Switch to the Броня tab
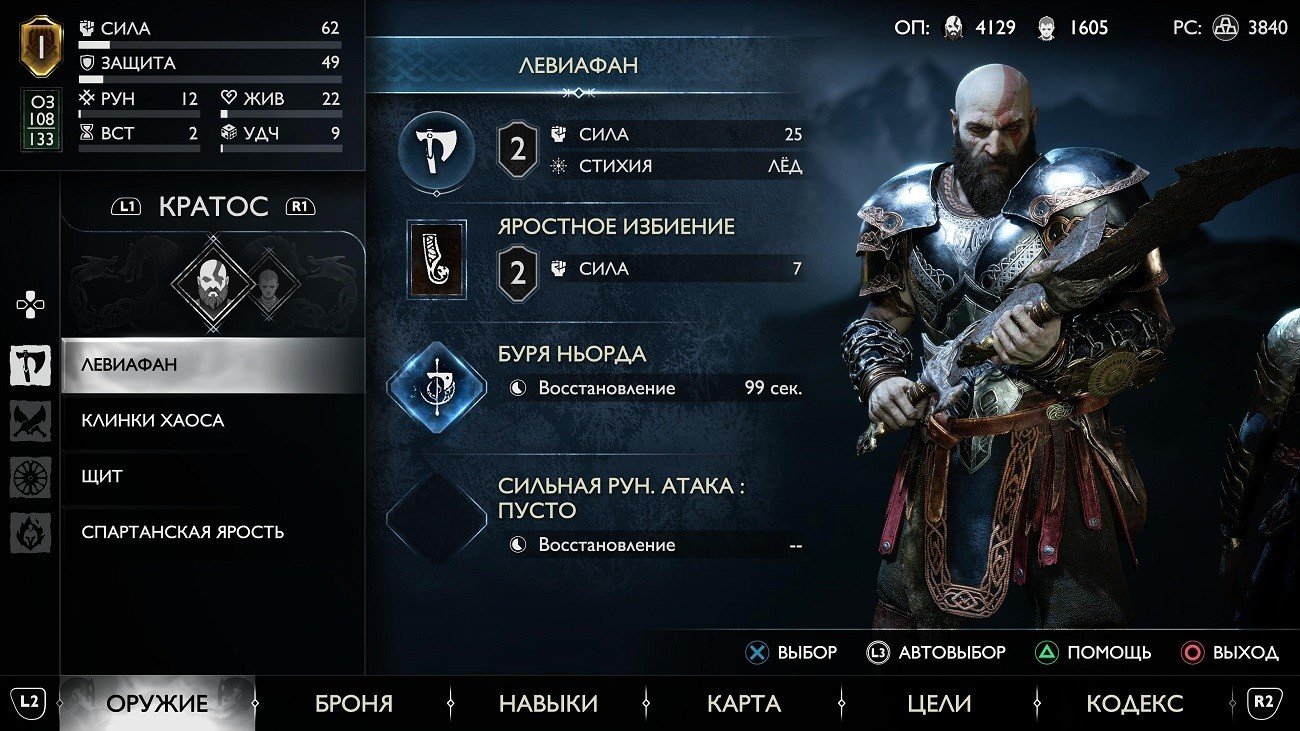Image resolution: width=1300 pixels, height=731 pixels. click(x=354, y=703)
